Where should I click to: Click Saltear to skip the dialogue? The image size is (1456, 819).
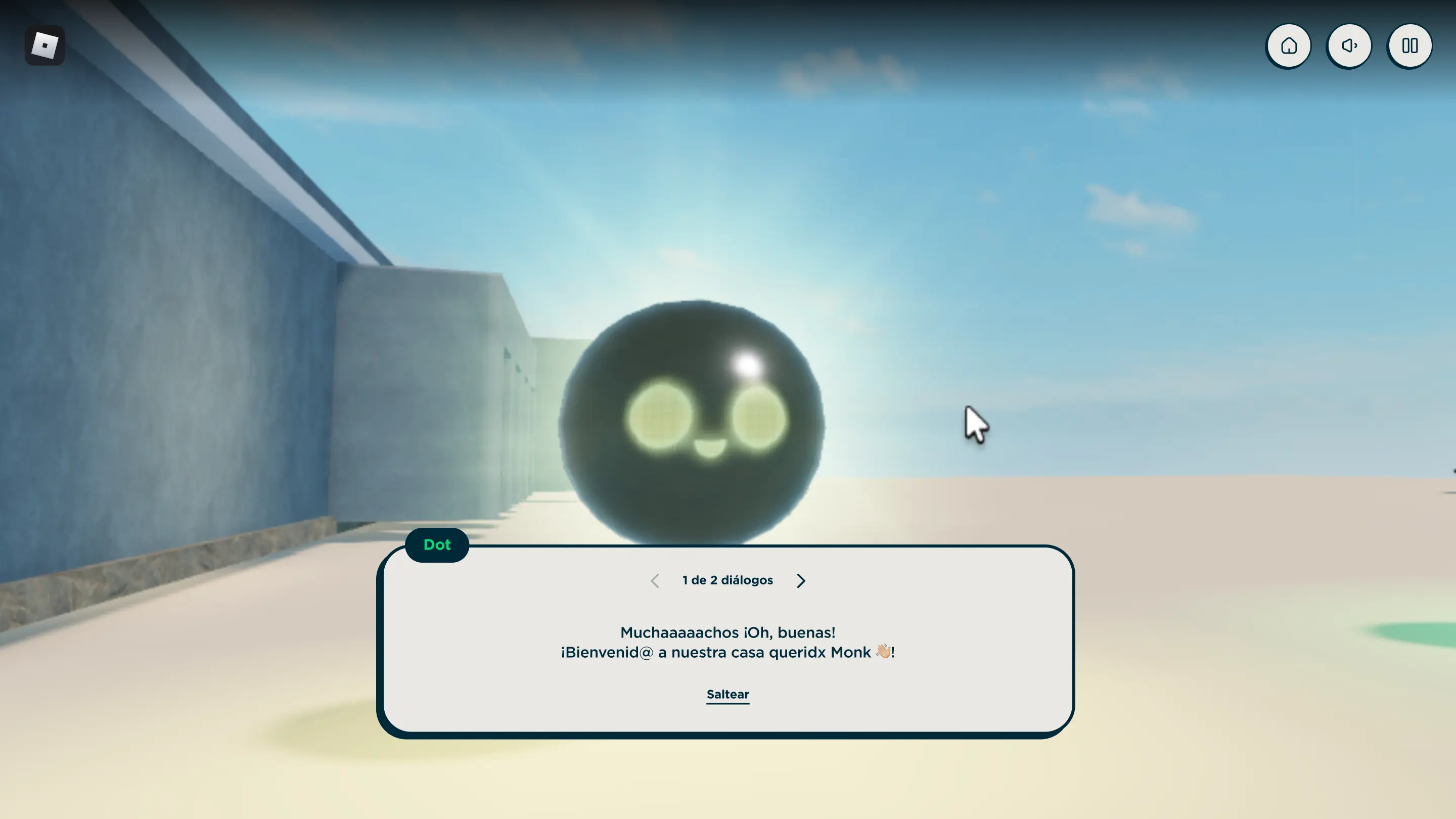point(727,694)
